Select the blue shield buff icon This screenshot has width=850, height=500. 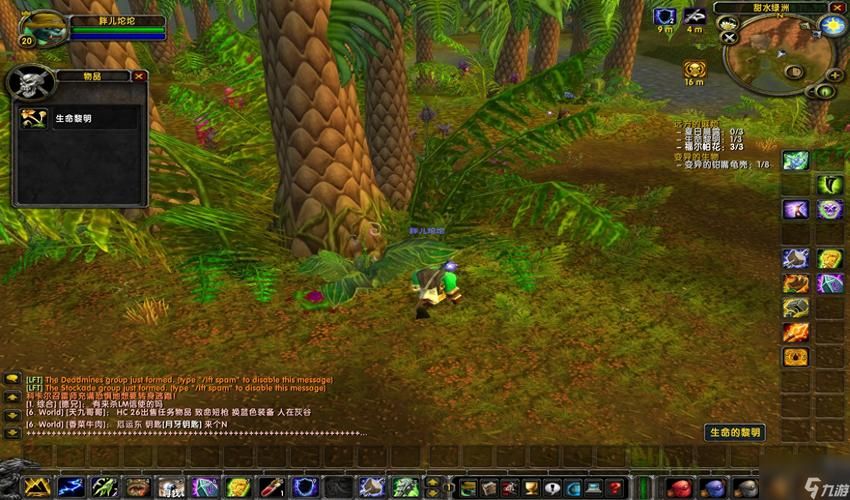(664, 15)
